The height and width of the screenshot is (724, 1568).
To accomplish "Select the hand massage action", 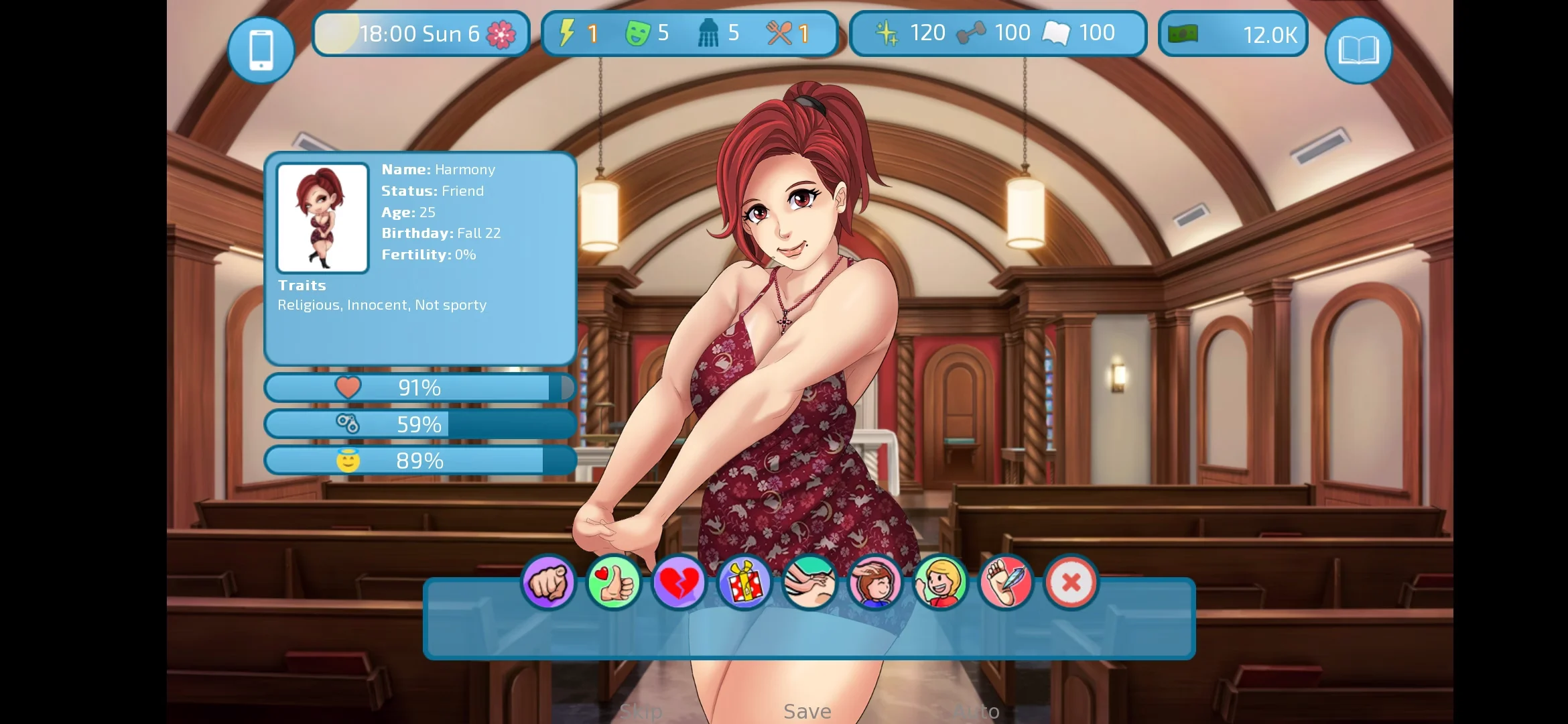I will coord(809,582).
